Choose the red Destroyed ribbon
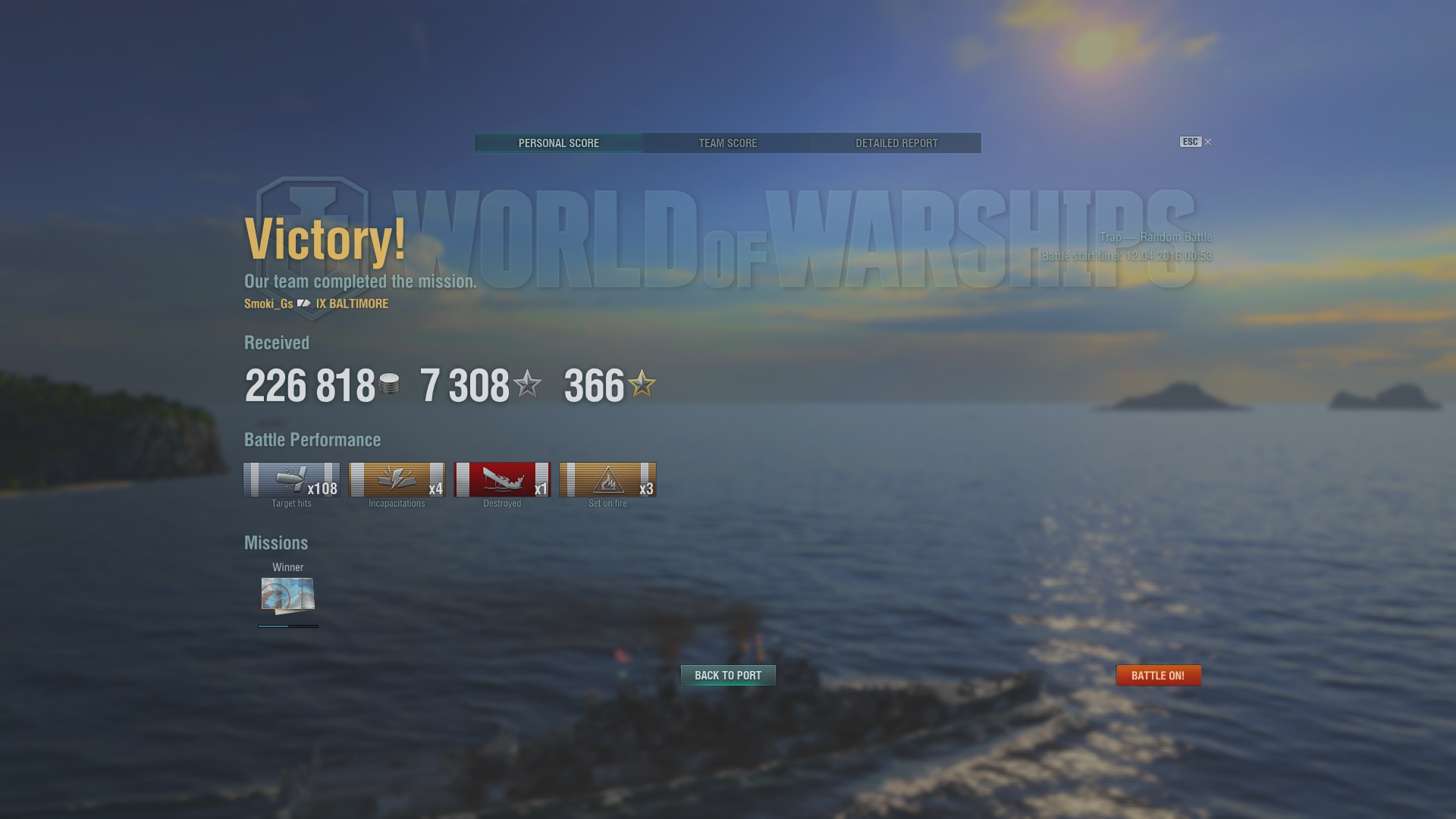 (502, 480)
